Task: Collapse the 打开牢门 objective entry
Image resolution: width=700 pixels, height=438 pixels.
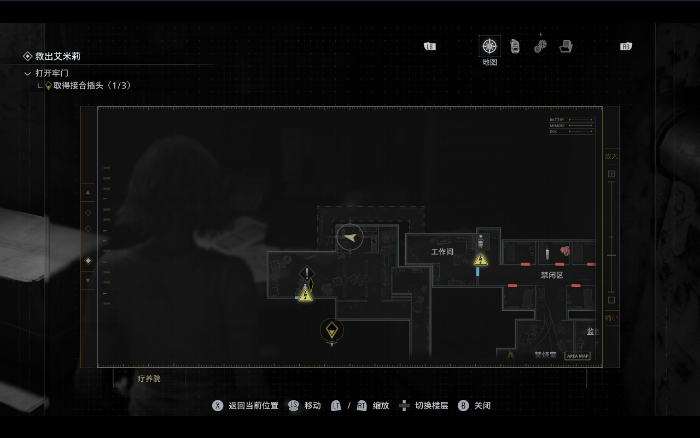Action: coord(28,73)
